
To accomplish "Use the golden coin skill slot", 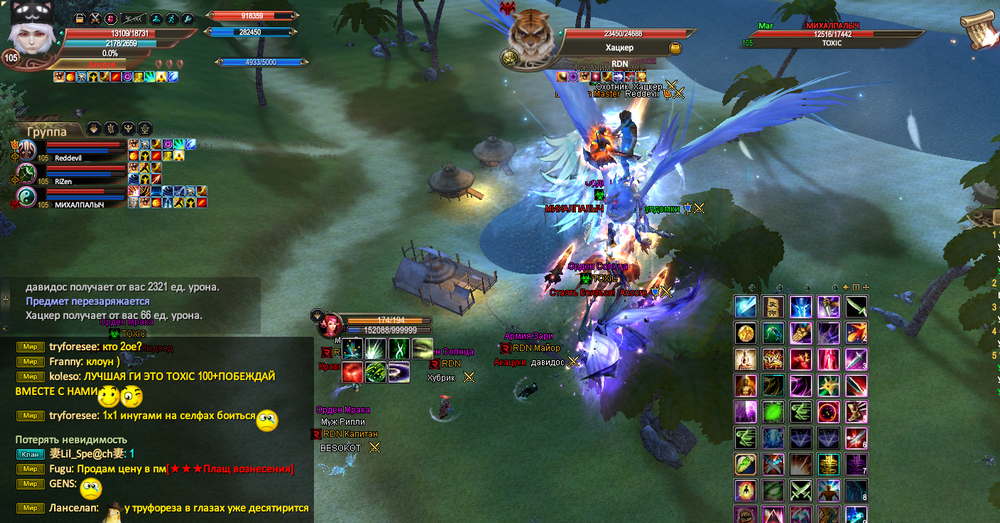I will tap(745, 333).
